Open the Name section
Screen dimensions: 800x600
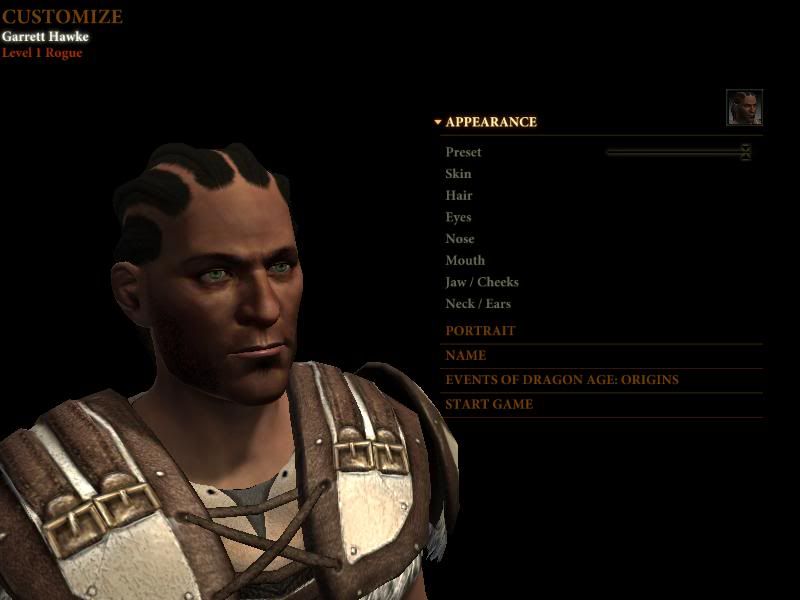[466, 355]
